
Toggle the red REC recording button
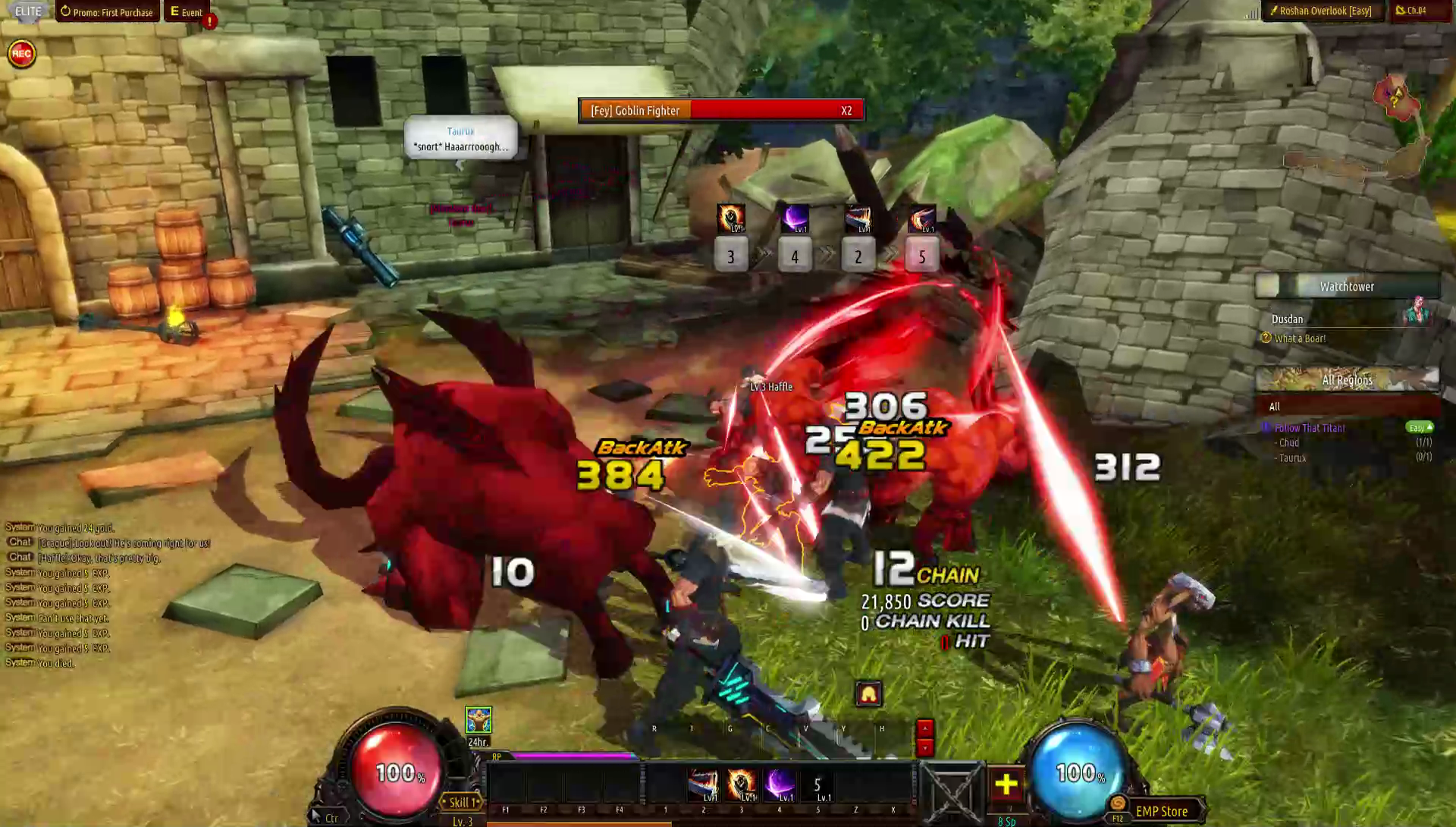coord(22,54)
